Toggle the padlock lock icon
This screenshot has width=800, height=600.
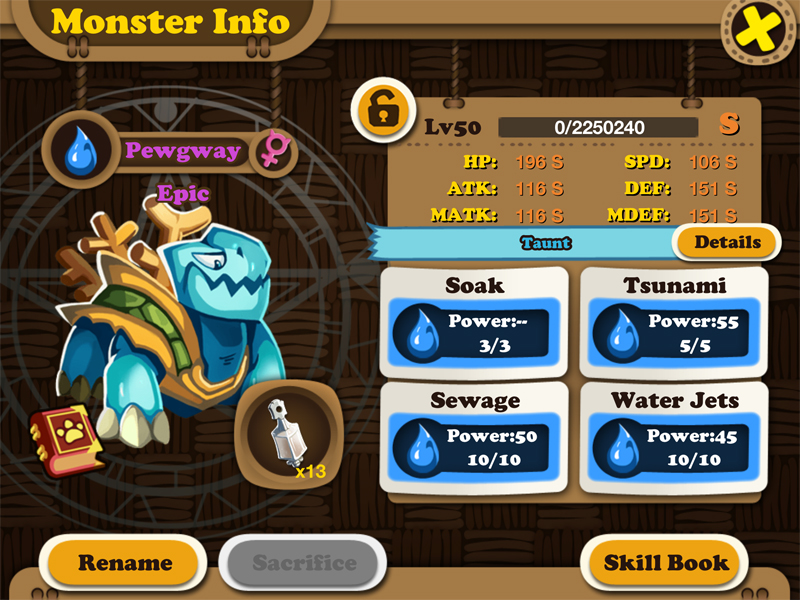(383, 110)
